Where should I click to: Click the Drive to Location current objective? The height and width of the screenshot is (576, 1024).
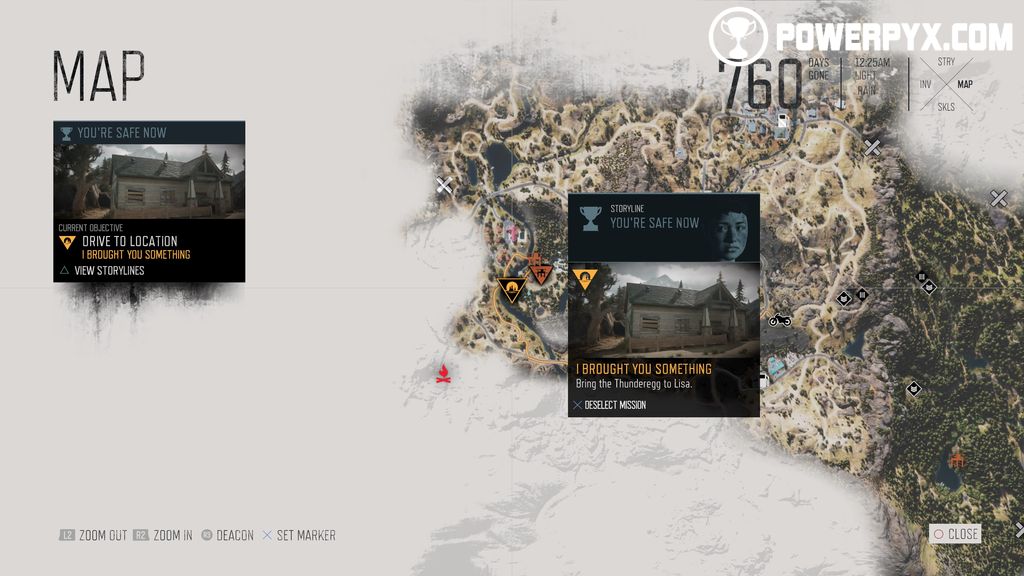pyautogui.click(x=129, y=241)
